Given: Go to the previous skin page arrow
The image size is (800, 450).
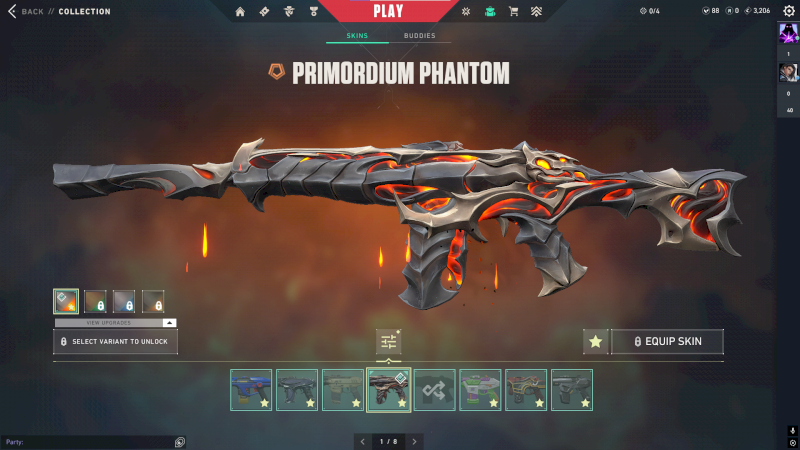Looking at the screenshot, I should 362,441.
